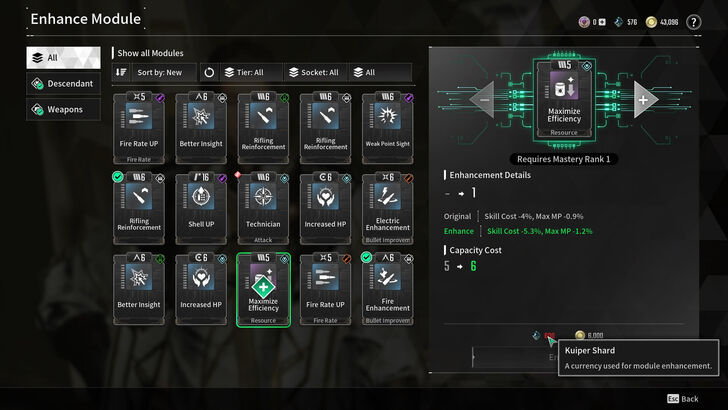The width and height of the screenshot is (728, 410).
Task: Choose the Shell UP module card
Action: click(201, 205)
